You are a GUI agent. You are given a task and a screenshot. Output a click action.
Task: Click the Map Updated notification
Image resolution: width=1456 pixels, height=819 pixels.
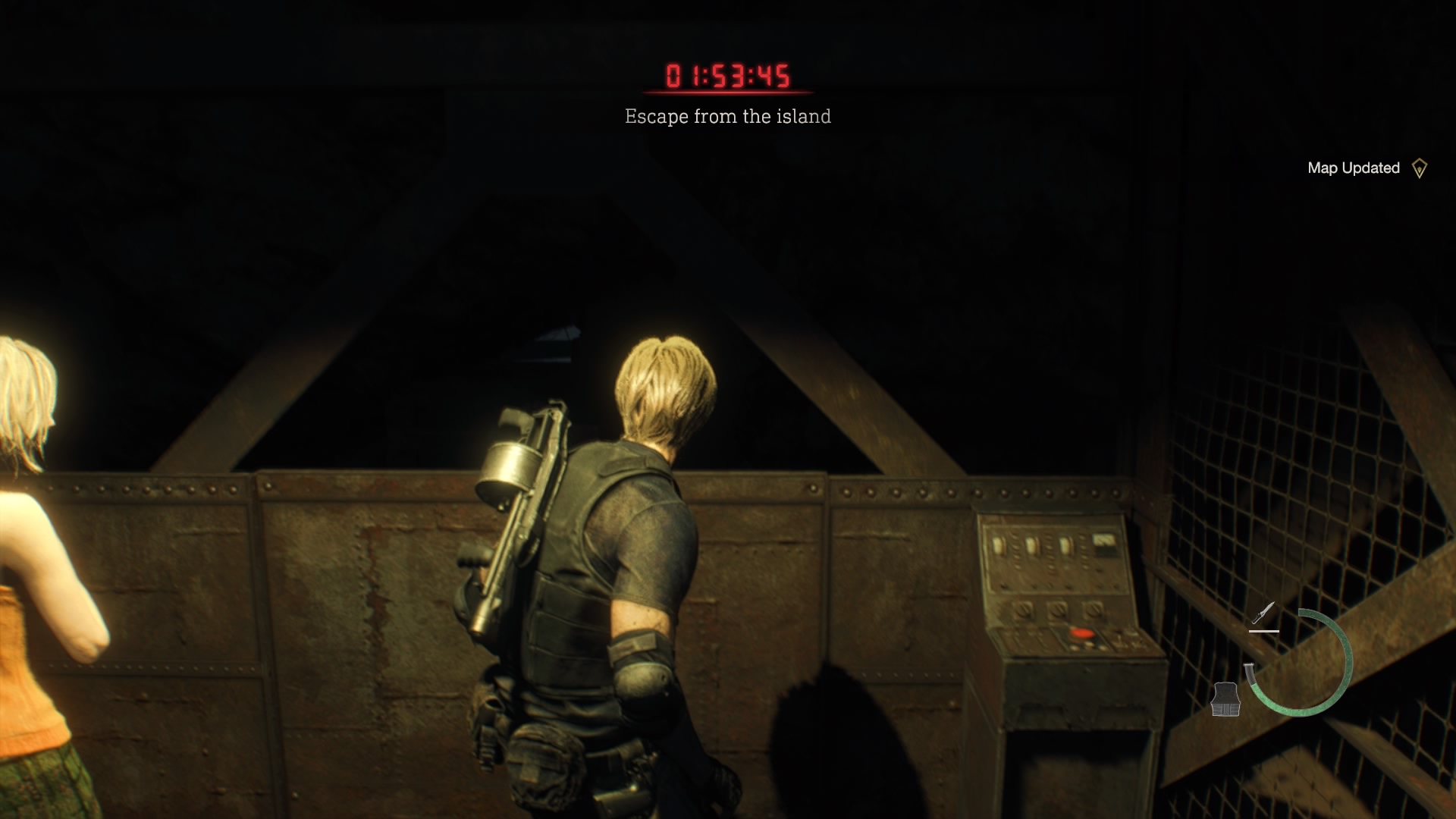(x=1353, y=168)
